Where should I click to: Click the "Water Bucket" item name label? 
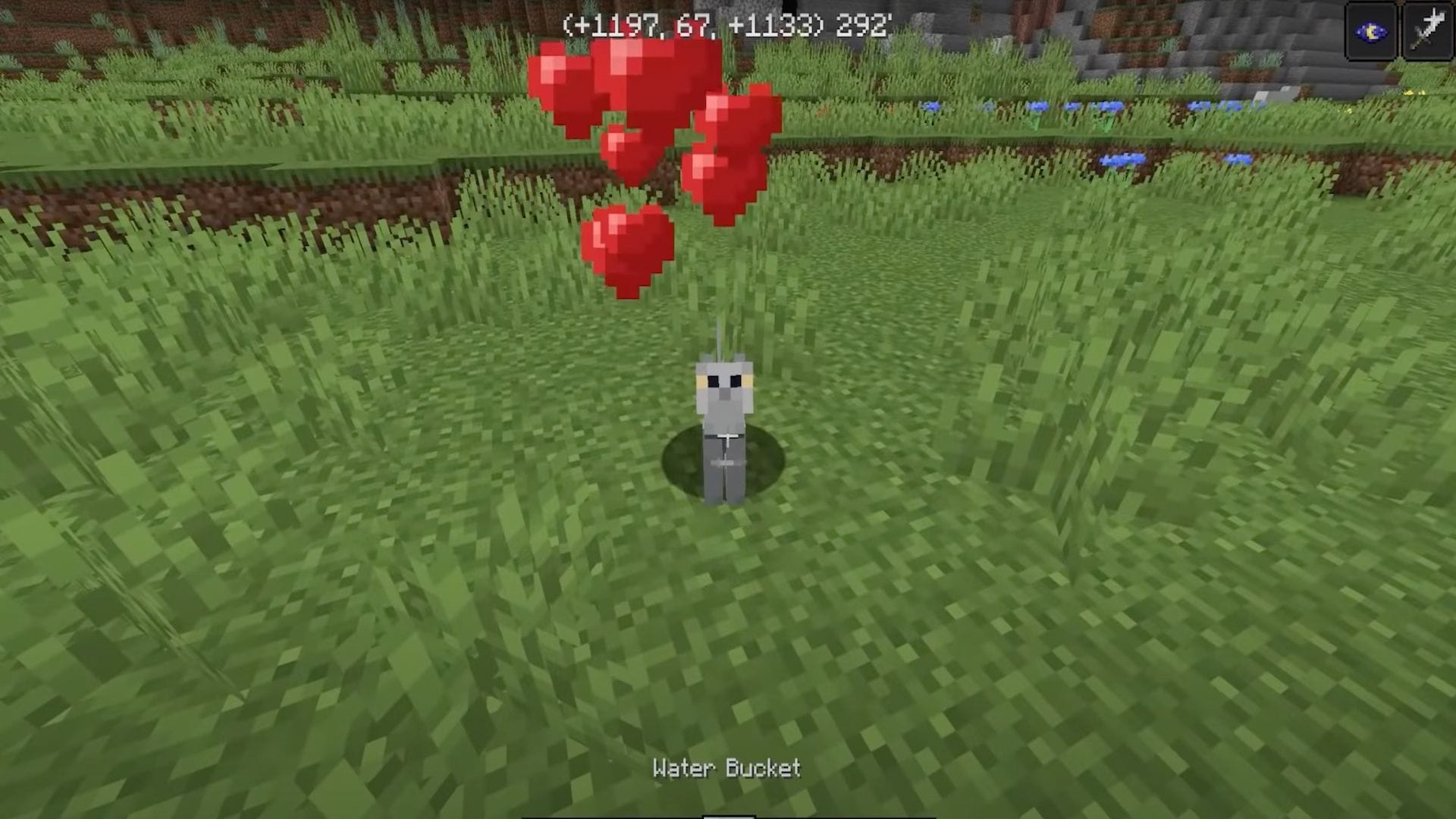726,767
